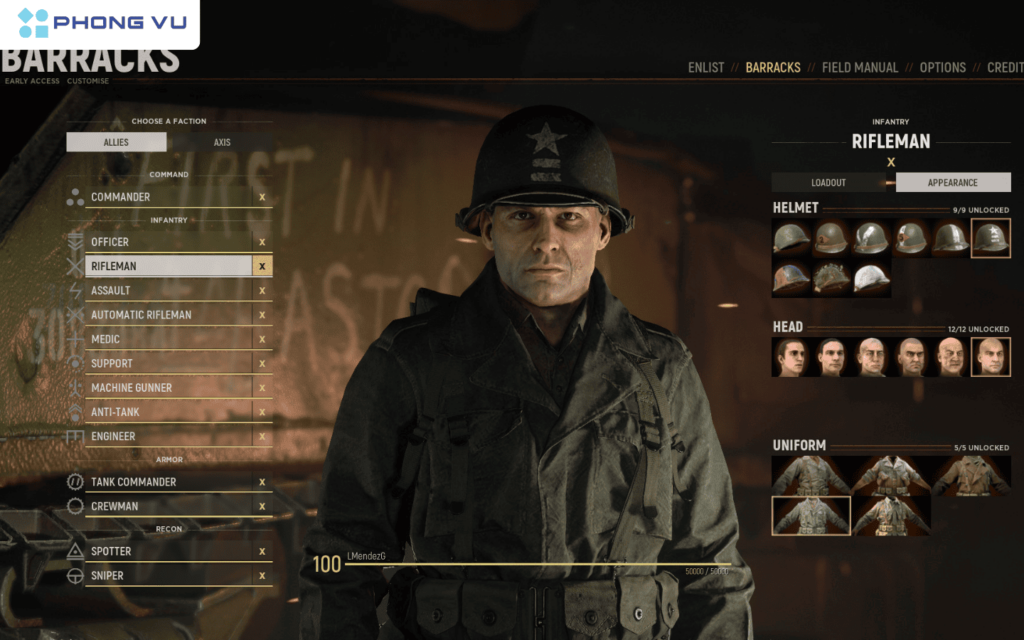Image resolution: width=1024 pixels, height=640 pixels.
Task: Pick the Assault class
Action: pyautogui.click(x=111, y=291)
